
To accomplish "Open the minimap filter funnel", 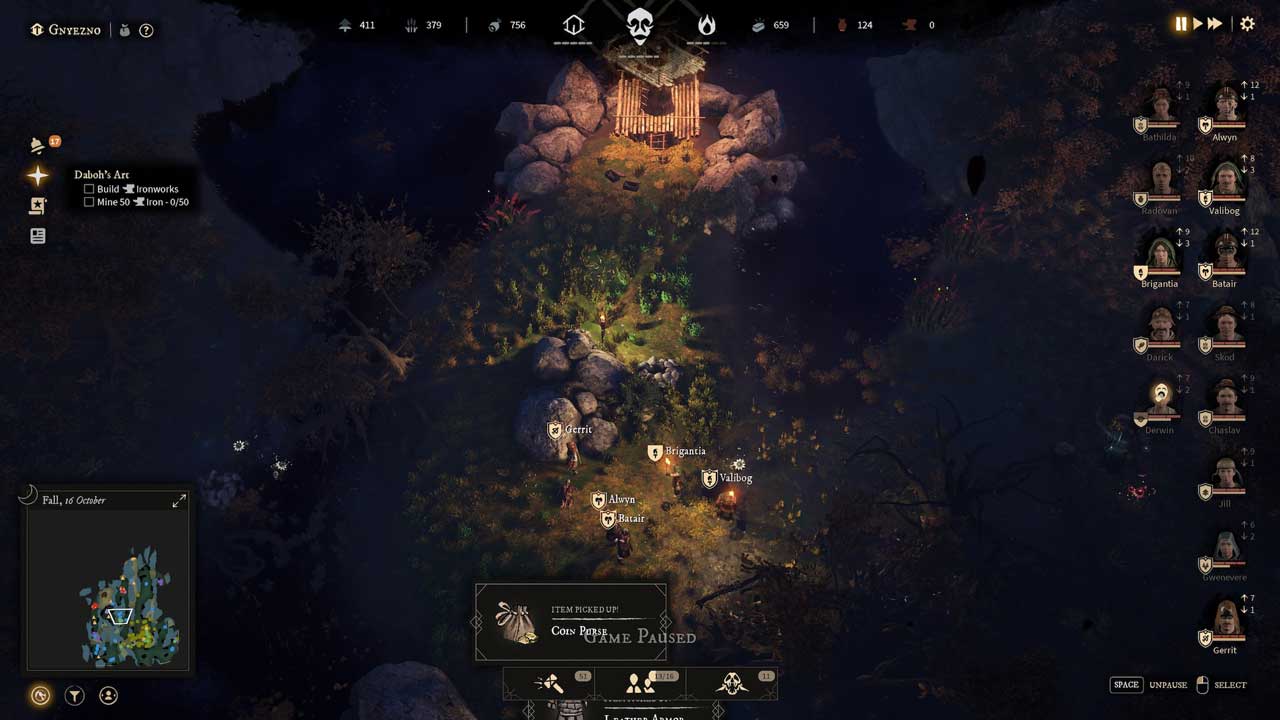I will tap(75, 696).
